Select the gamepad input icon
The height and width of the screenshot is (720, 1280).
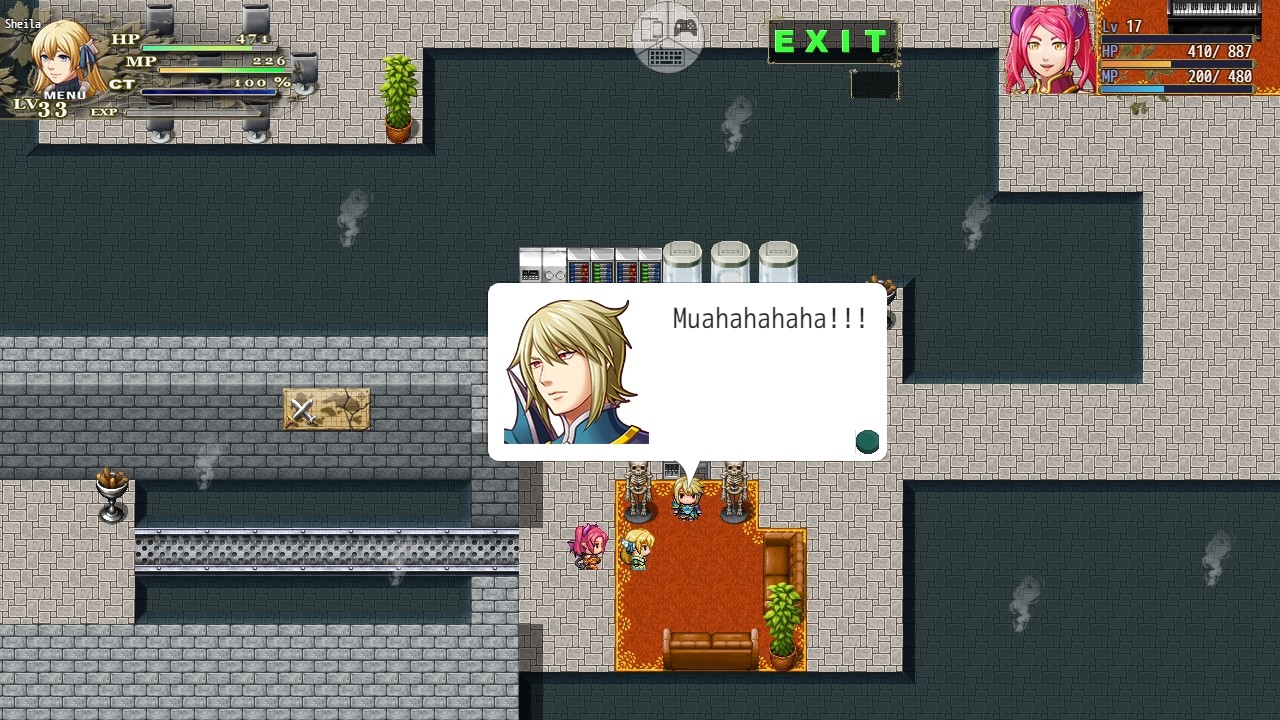coord(686,27)
